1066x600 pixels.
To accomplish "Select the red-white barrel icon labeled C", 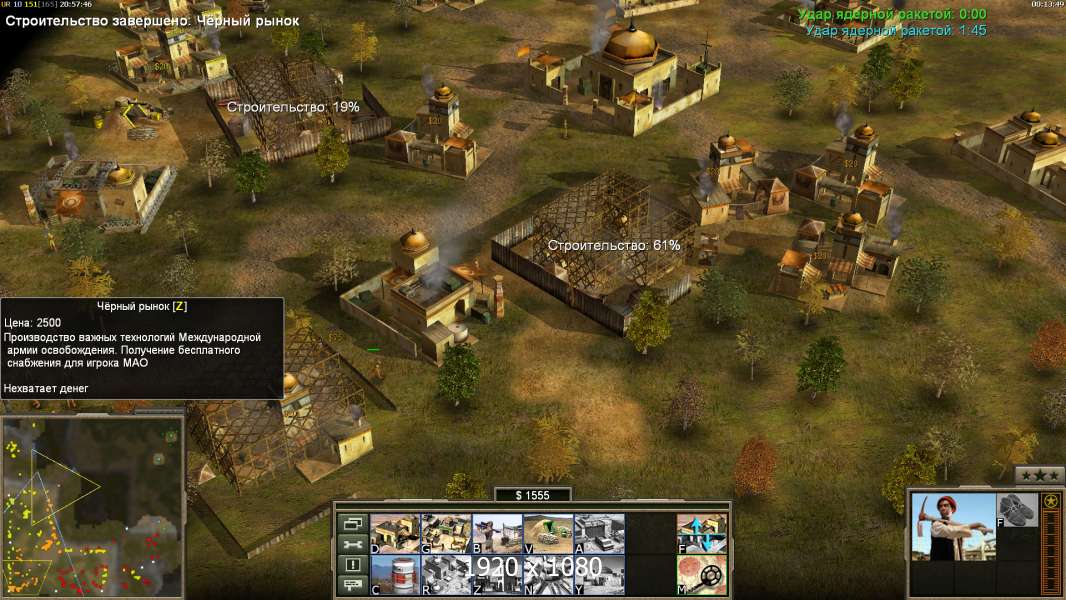I will (x=395, y=575).
